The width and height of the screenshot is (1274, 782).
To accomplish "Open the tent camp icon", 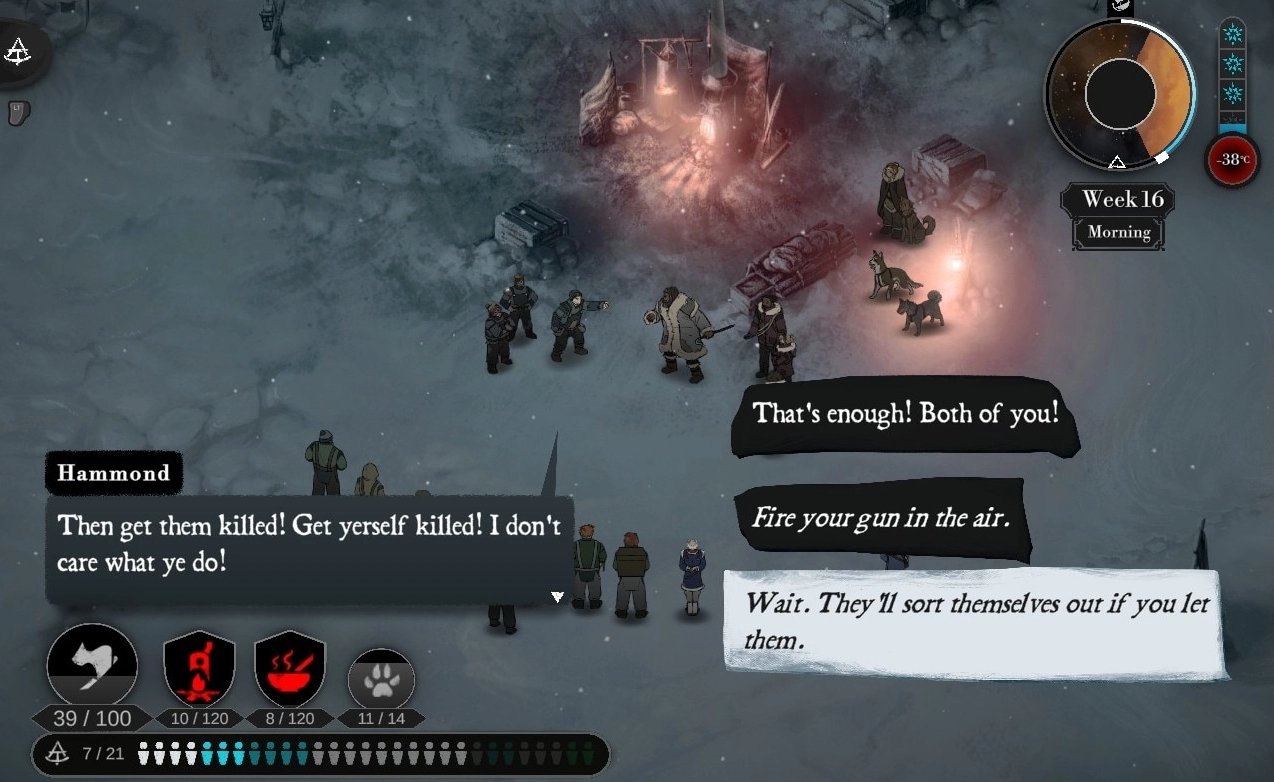I will (x=18, y=52).
